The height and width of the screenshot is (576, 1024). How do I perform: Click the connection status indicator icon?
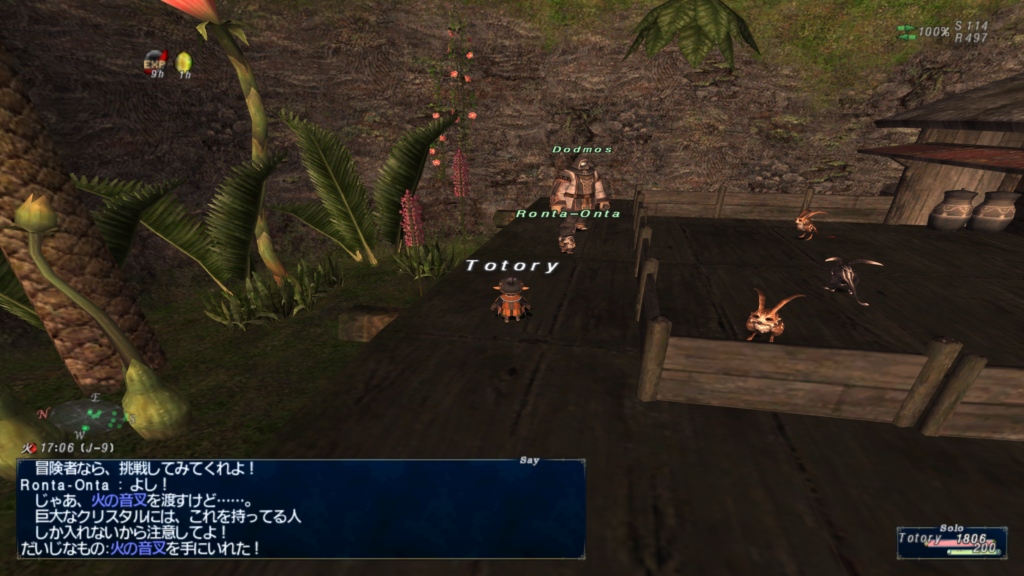pos(906,32)
